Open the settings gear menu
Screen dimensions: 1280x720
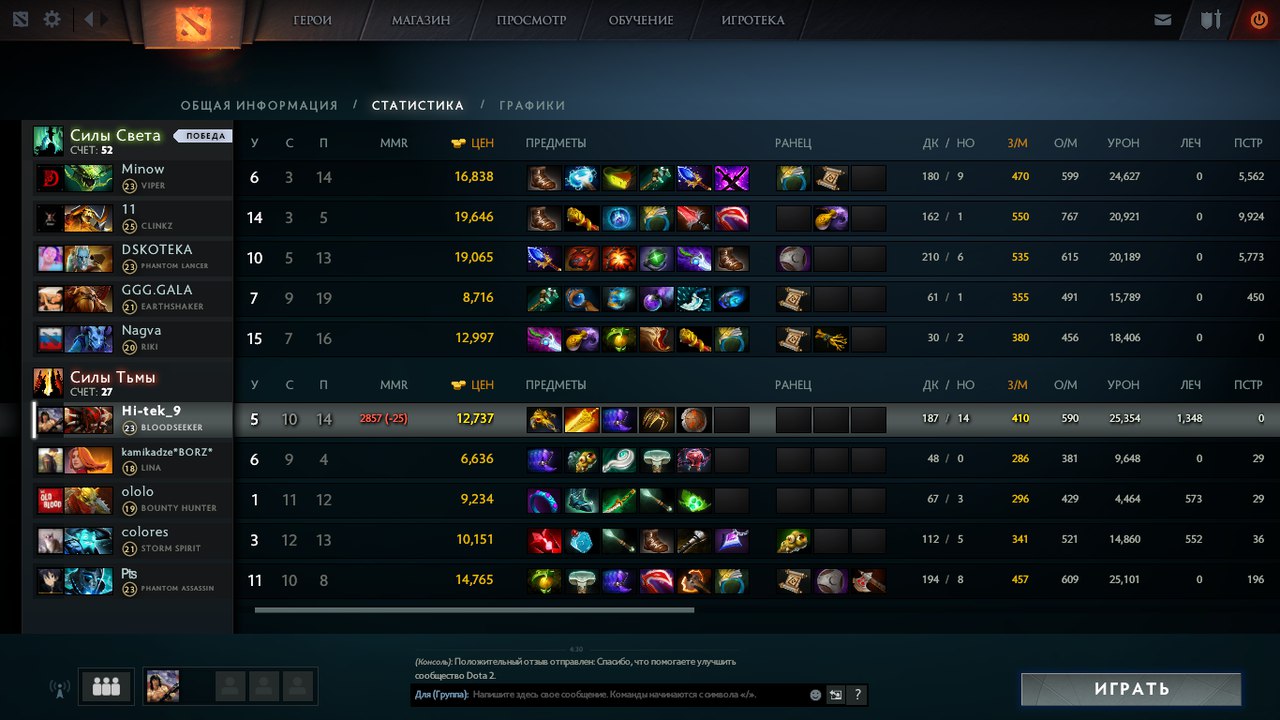click(x=51, y=17)
